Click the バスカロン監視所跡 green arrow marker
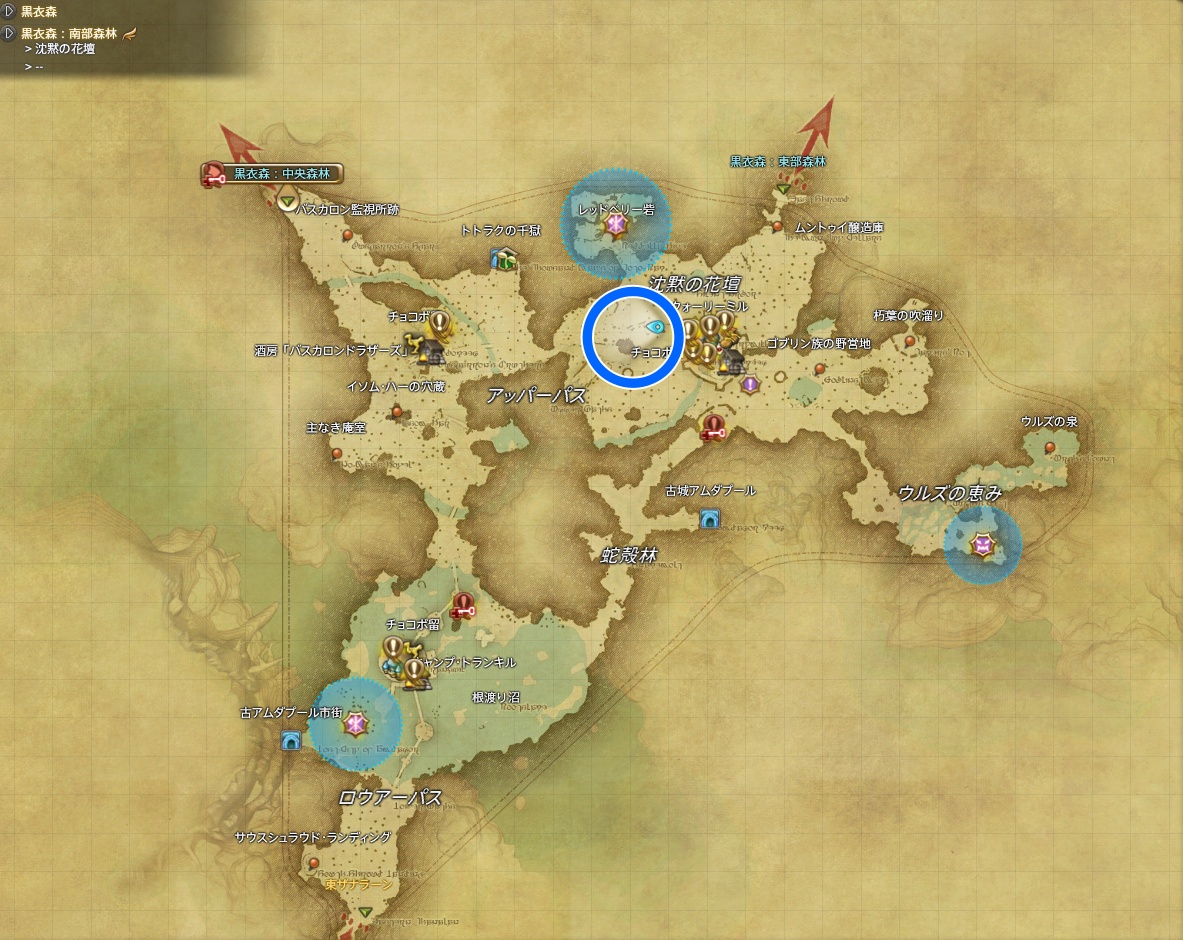This screenshot has height=940, width=1183. pyautogui.click(x=288, y=204)
